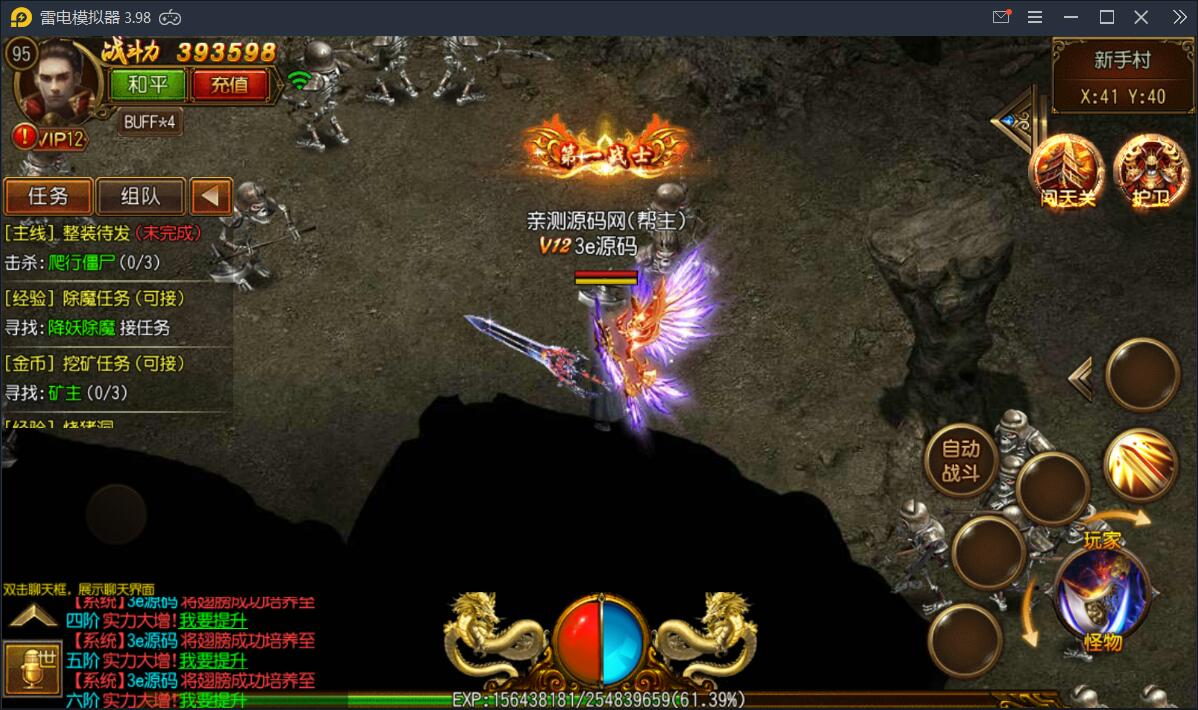Open the VIP12 privileges badge
Viewport: 1198px width, 710px height.
point(52,138)
